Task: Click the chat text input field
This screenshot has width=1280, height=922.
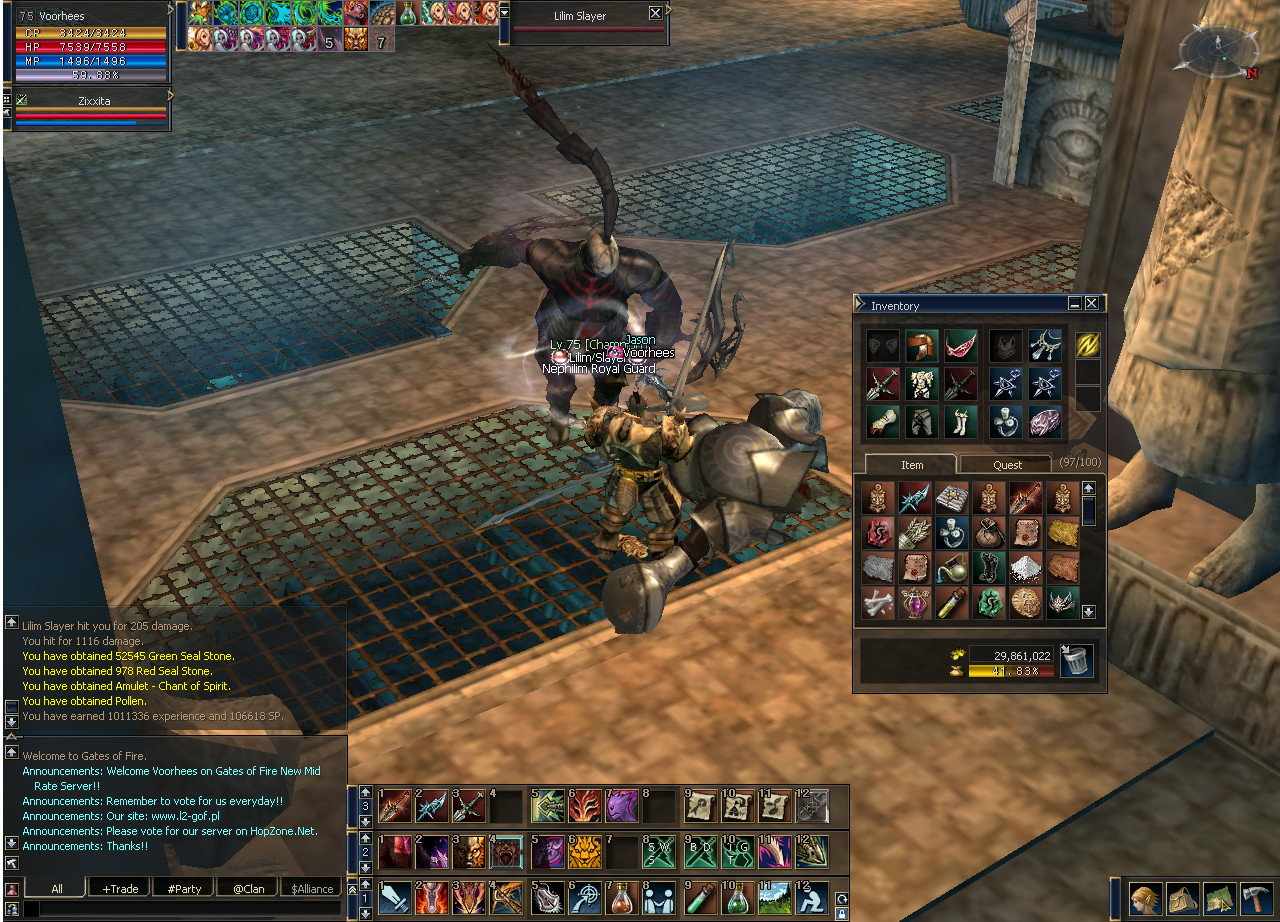Action: coord(180,909)
